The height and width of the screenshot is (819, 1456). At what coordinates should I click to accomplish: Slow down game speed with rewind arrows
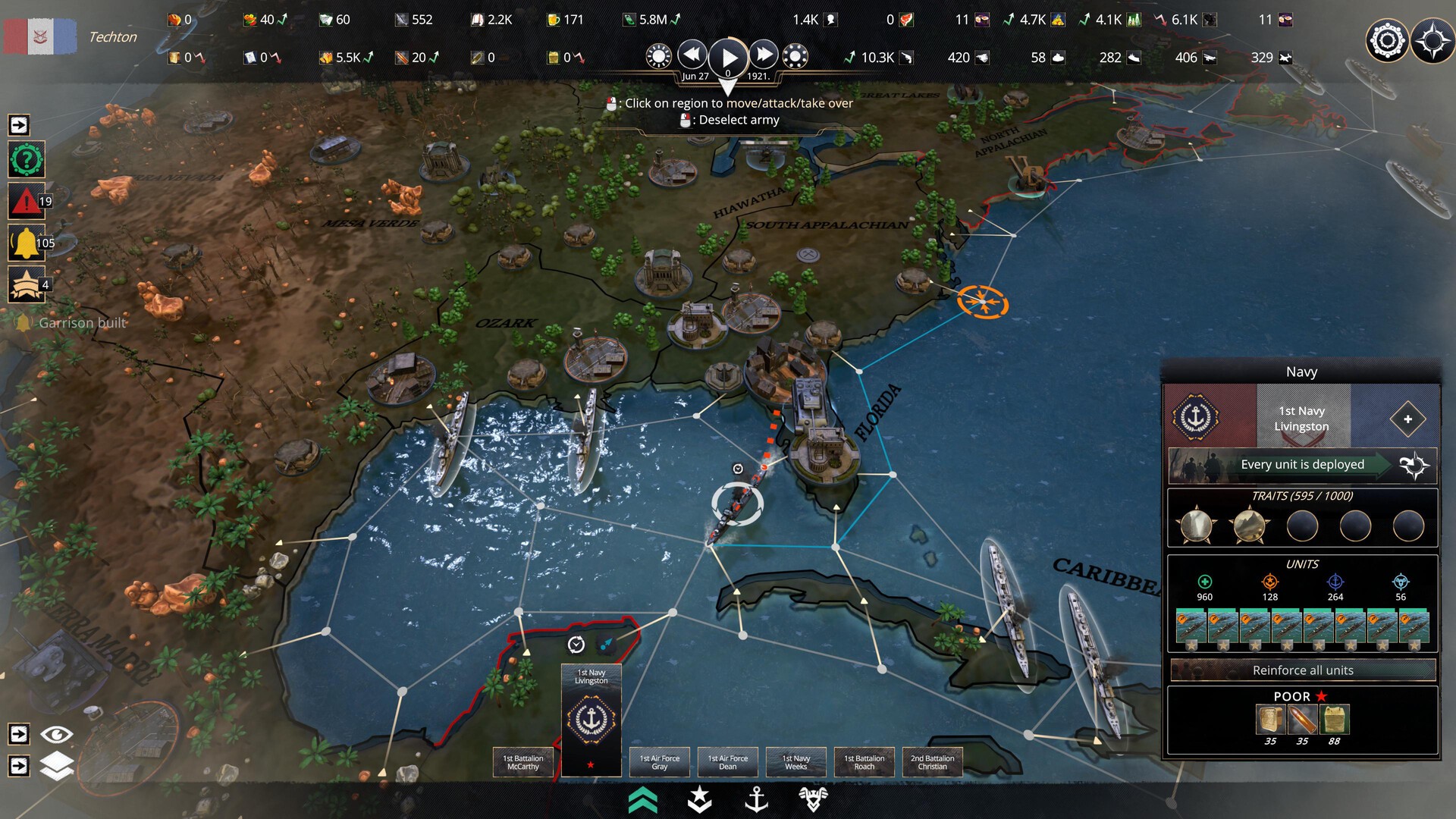pos(692,55)
